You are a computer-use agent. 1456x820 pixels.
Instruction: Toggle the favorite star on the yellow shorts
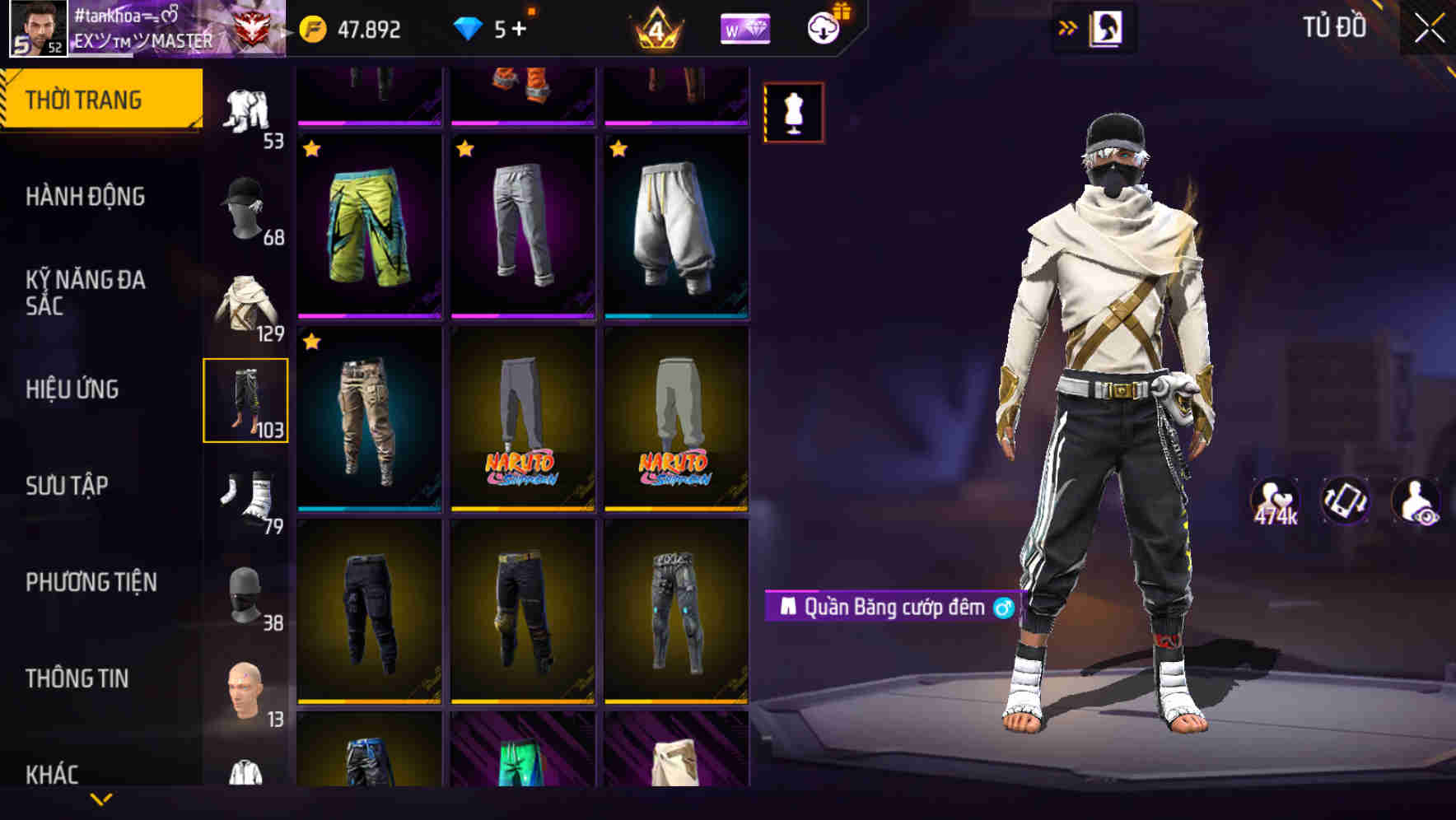pyautogui.click(x=311, y=148)
